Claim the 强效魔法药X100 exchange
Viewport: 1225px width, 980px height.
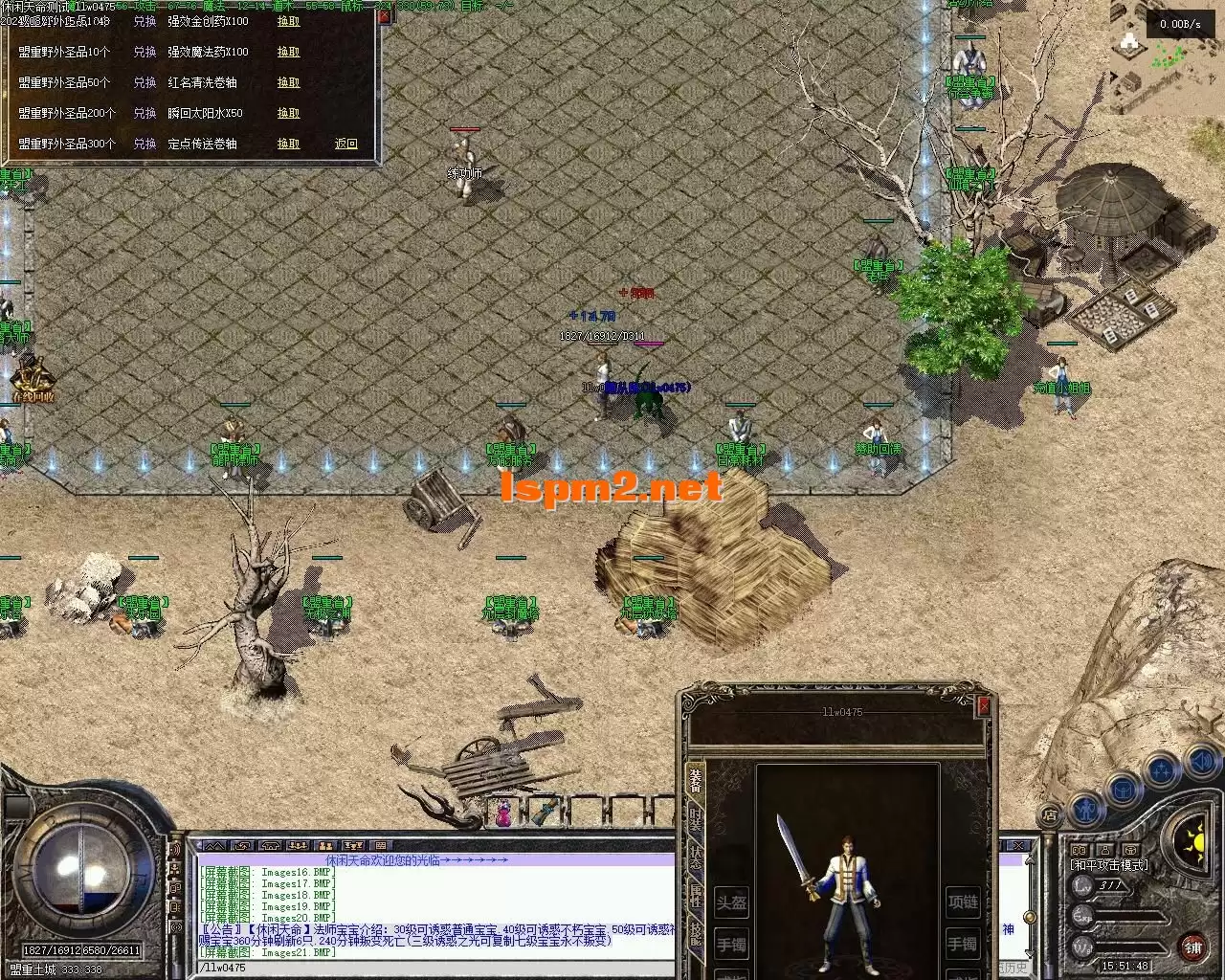click(288, 52)
